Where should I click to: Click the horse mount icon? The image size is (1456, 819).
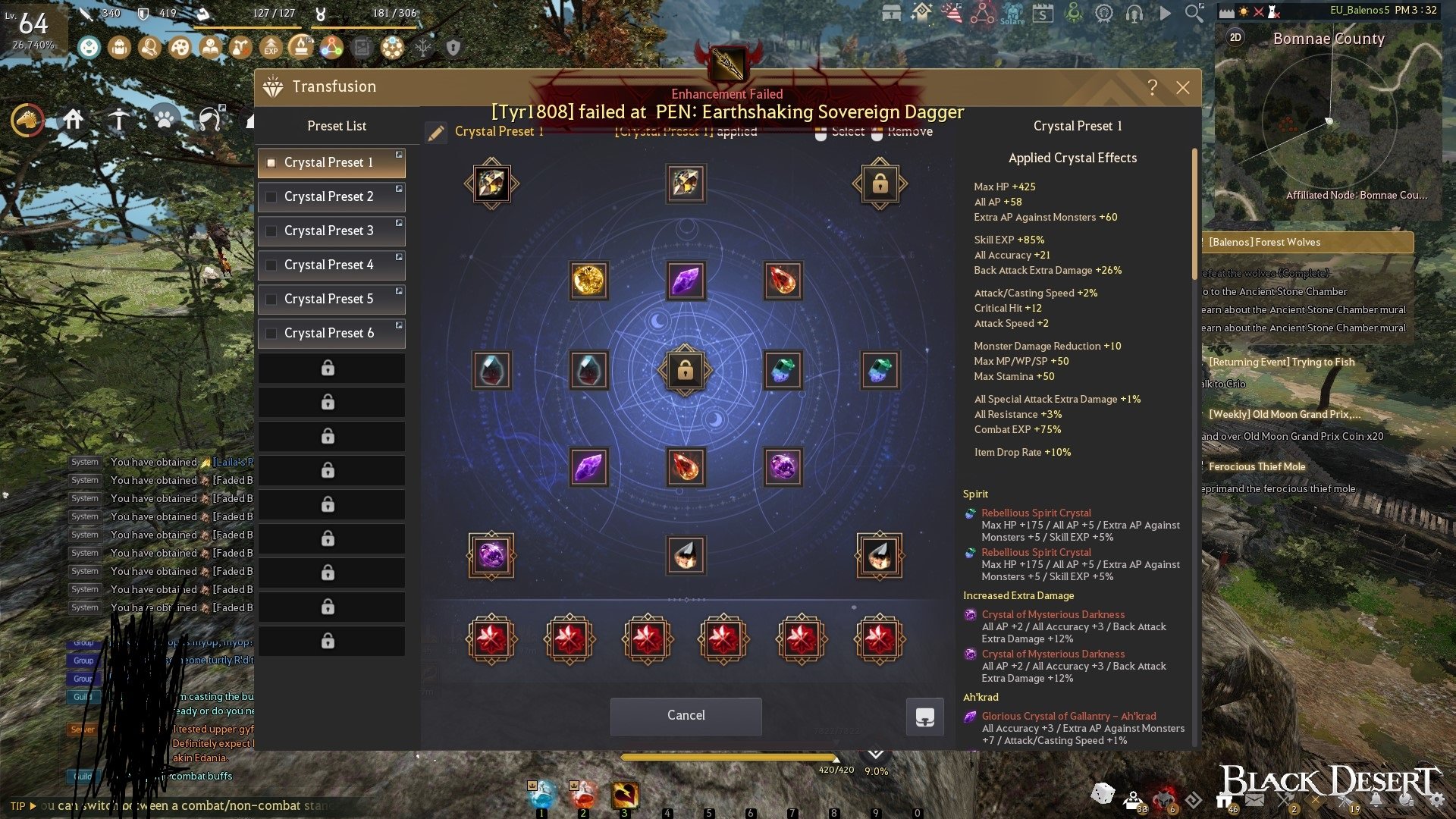(27, 120)
